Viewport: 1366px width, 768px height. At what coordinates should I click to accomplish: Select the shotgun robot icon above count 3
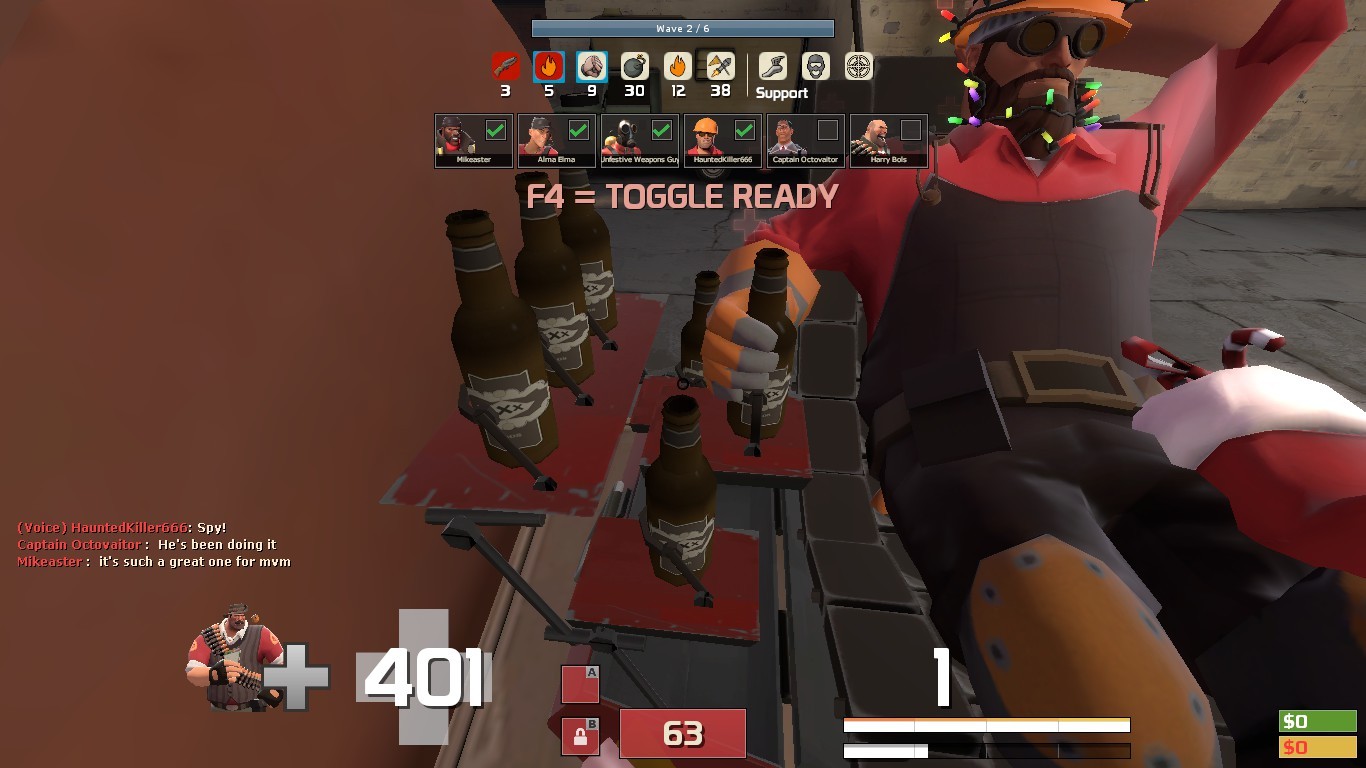point(504,65)
